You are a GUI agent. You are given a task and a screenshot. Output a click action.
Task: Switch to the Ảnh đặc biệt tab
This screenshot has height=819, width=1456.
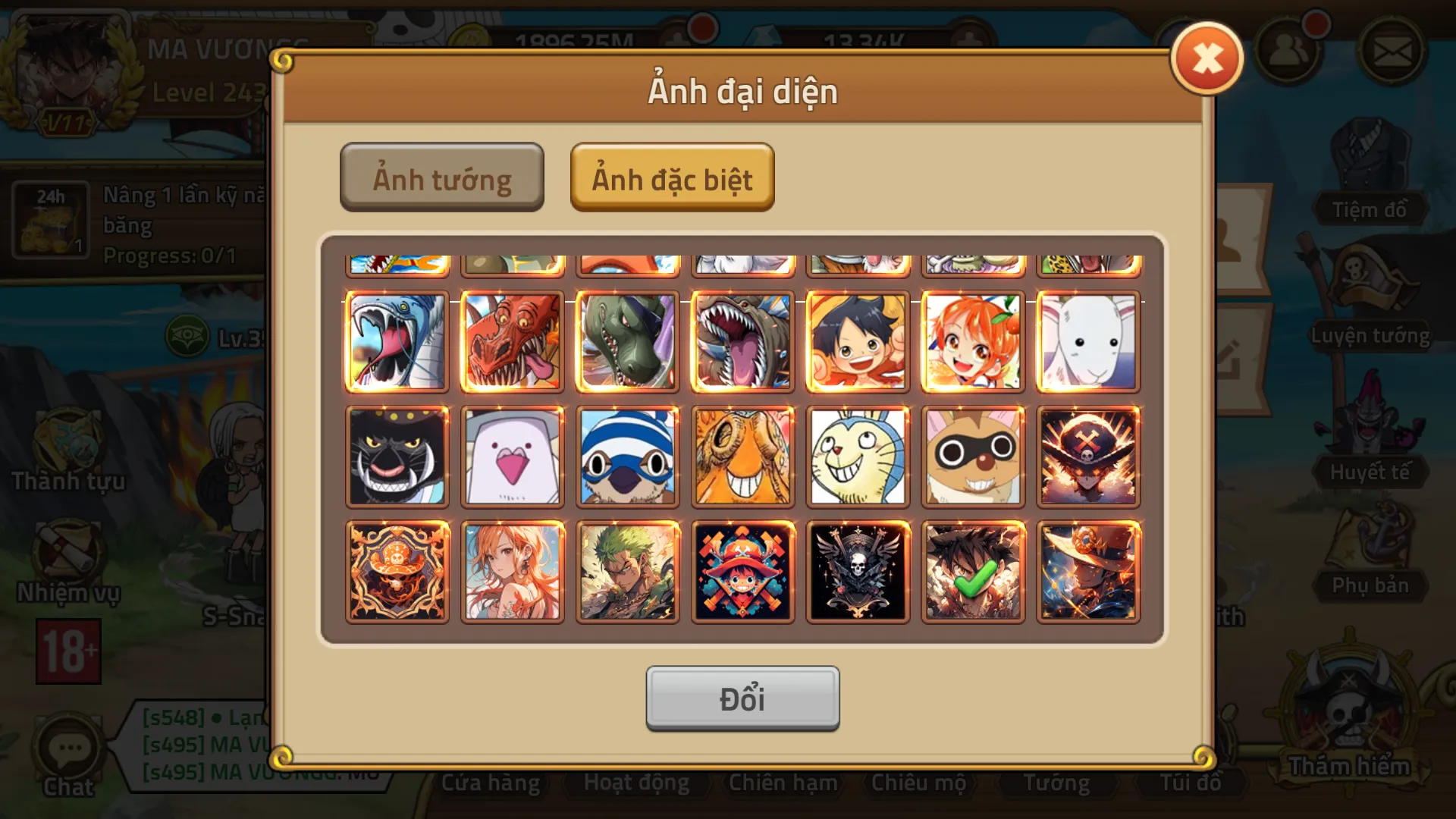(672, 177)
